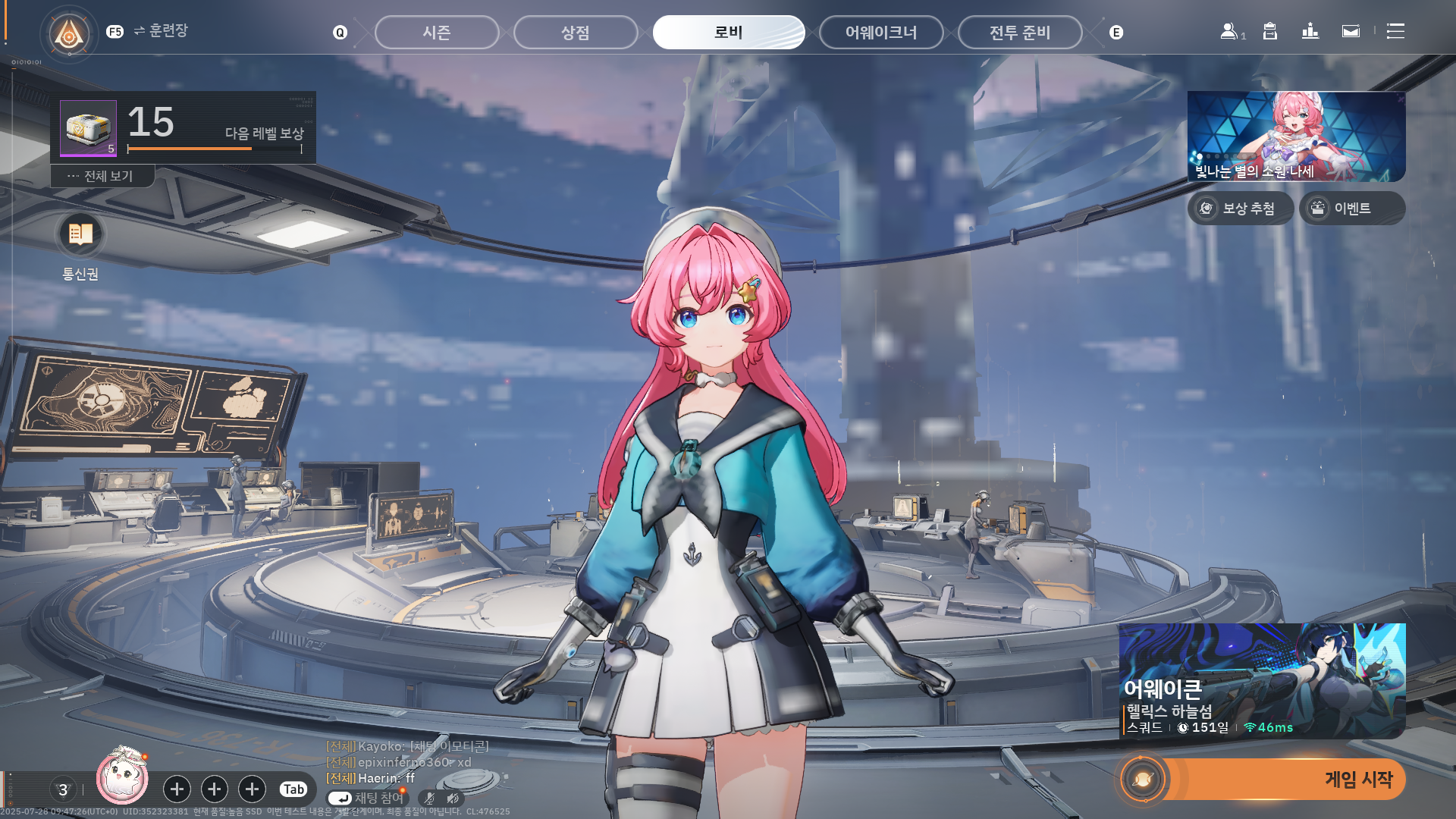Open the 전투 준비 tab

(1020, 33)
